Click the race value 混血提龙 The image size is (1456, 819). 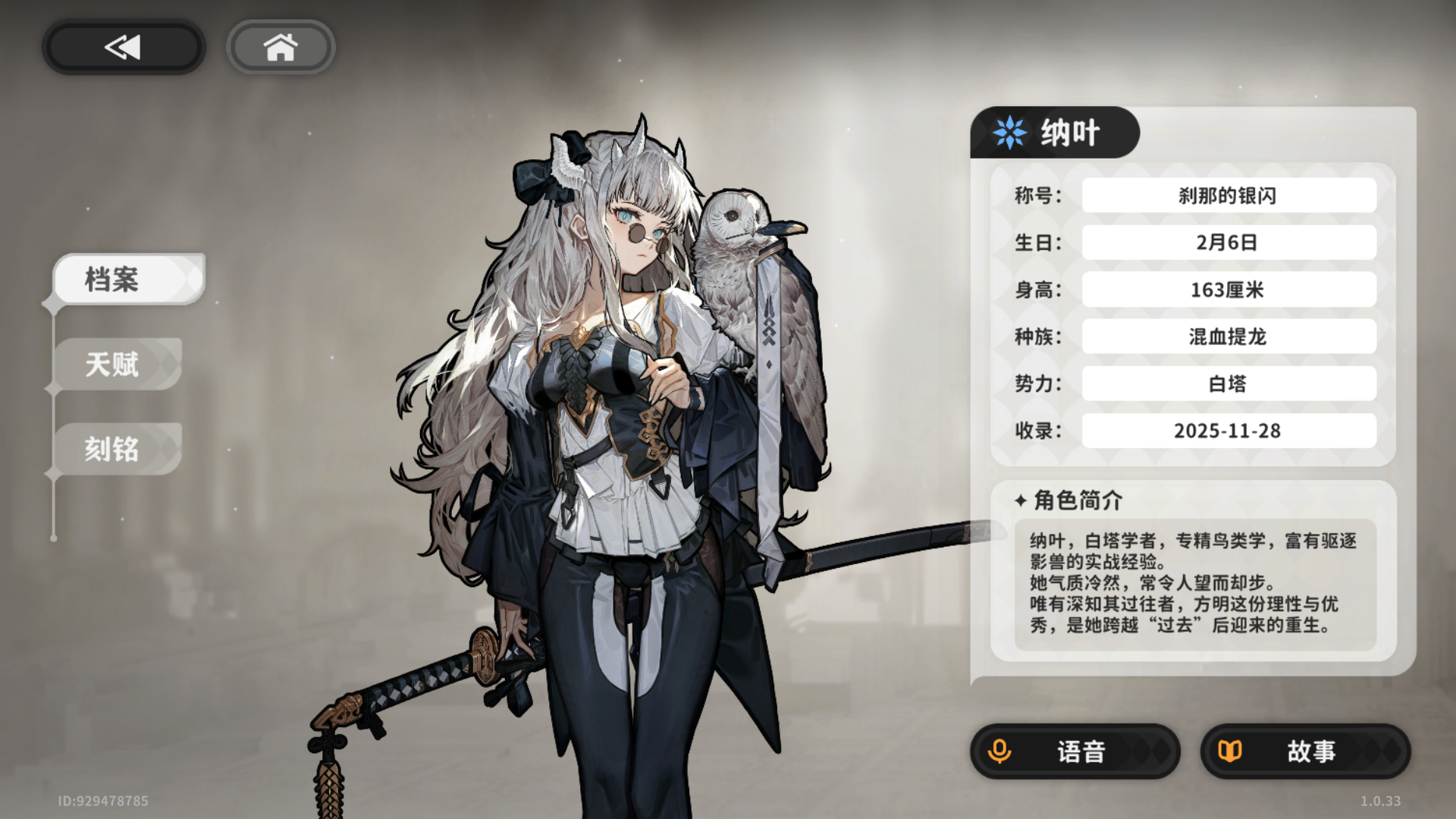pos(1228,336)
